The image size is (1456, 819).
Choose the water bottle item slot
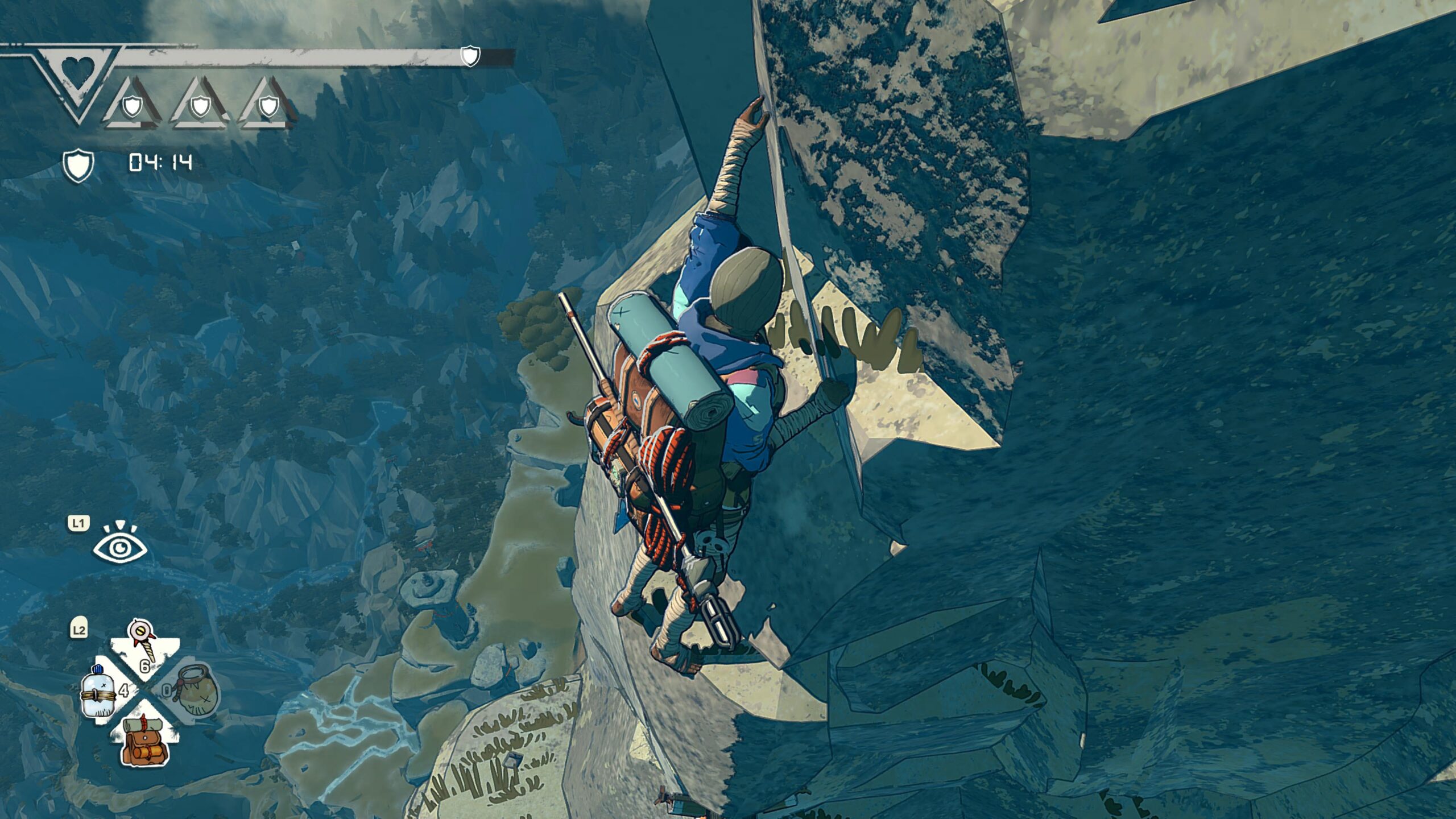point(99,694)
